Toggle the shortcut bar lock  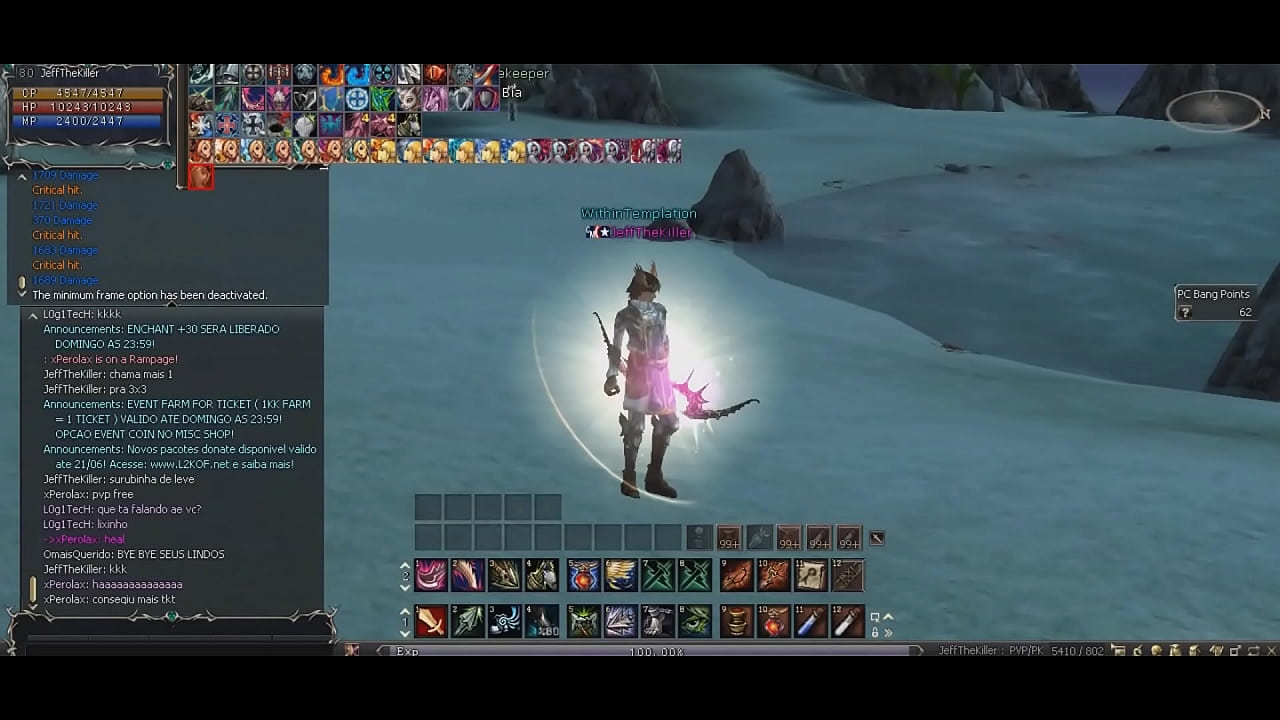(x=875, y=632)
